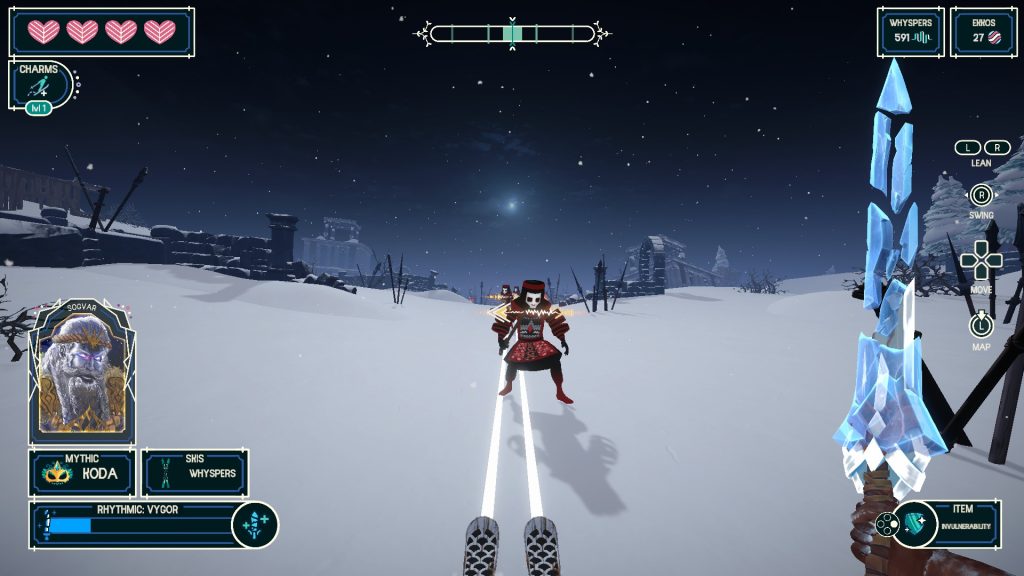The height and width of the screenshot is (576, 1024).
Task: Use the Invulnerability item slot
Action: (x=945, y=524)
